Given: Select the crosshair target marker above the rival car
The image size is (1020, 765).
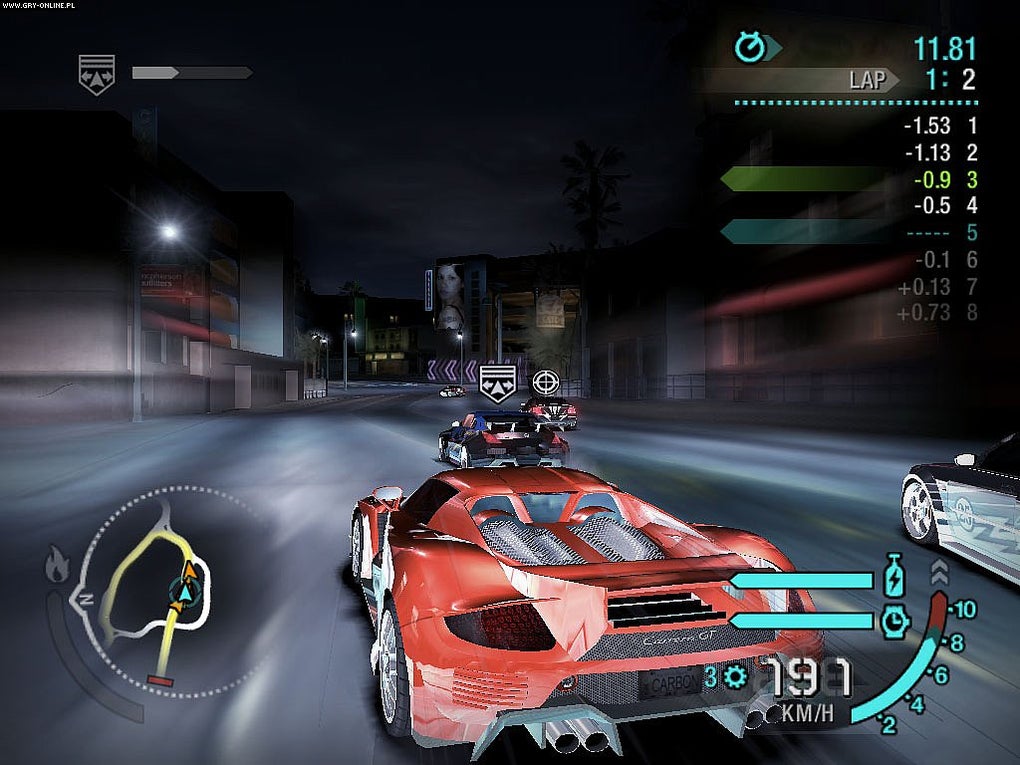Looking at the screenshot, I should [544, 381].
